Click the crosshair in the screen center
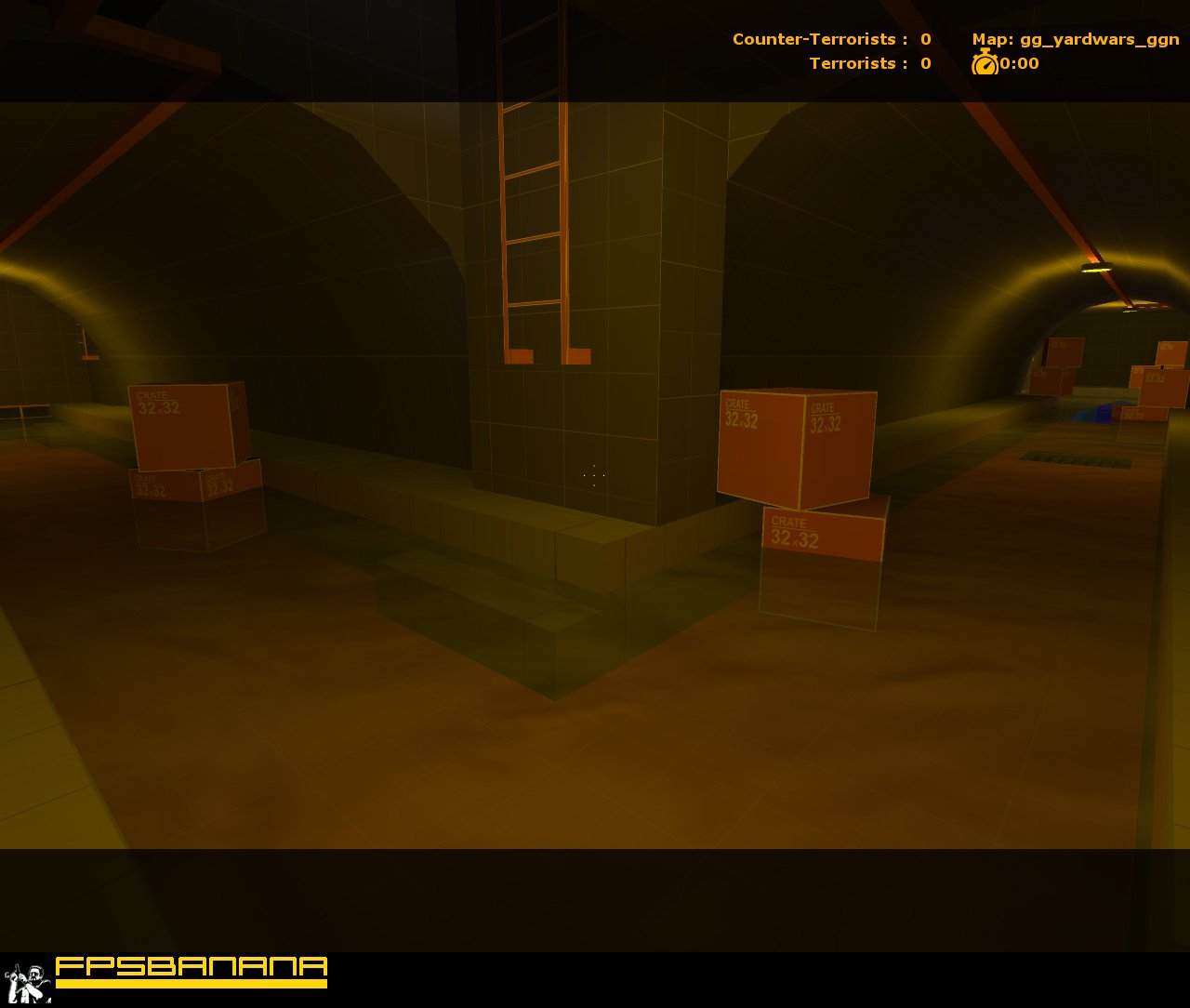 (x=595, y=476)
